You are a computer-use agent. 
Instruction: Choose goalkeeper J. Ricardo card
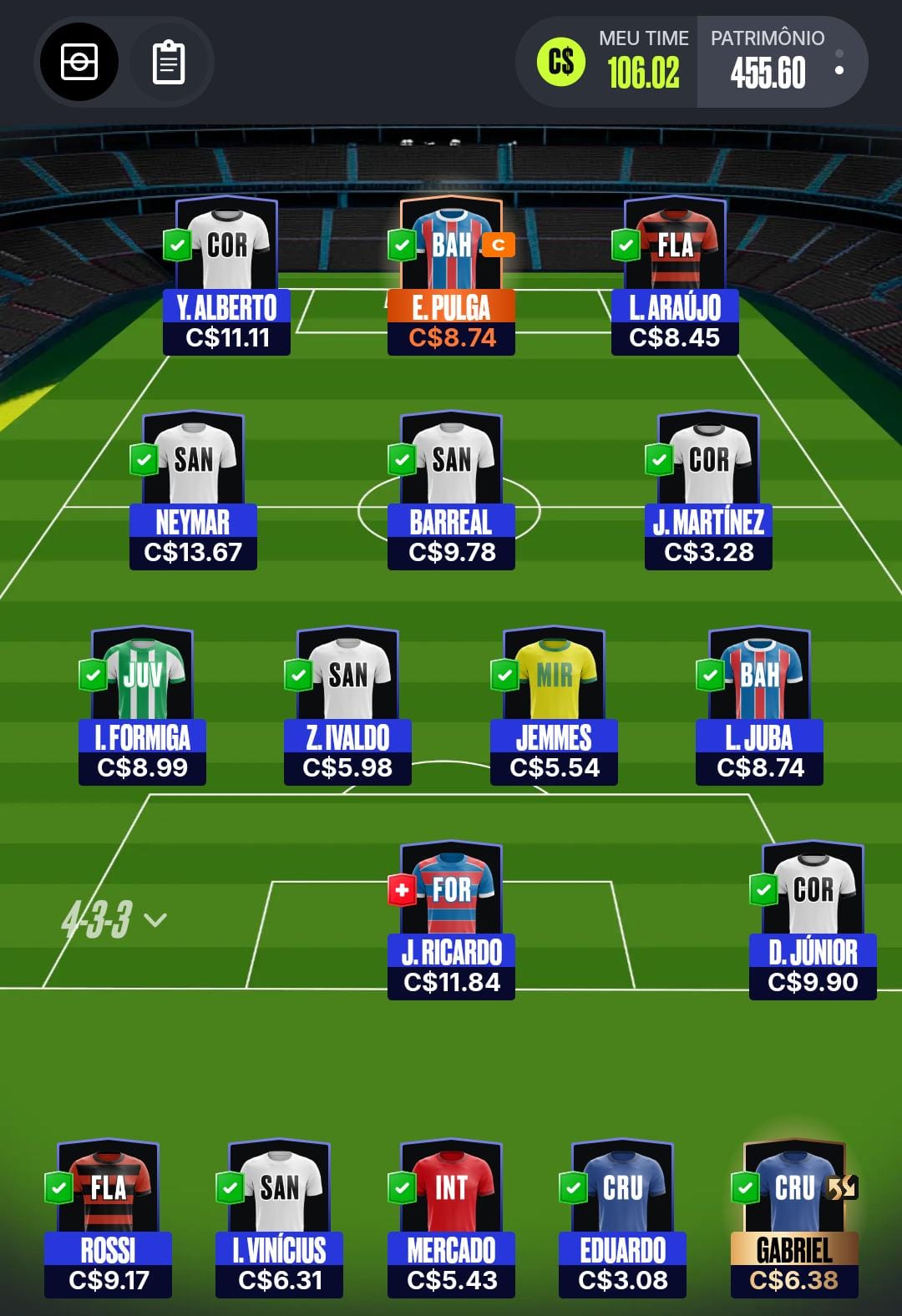point(451,922)
